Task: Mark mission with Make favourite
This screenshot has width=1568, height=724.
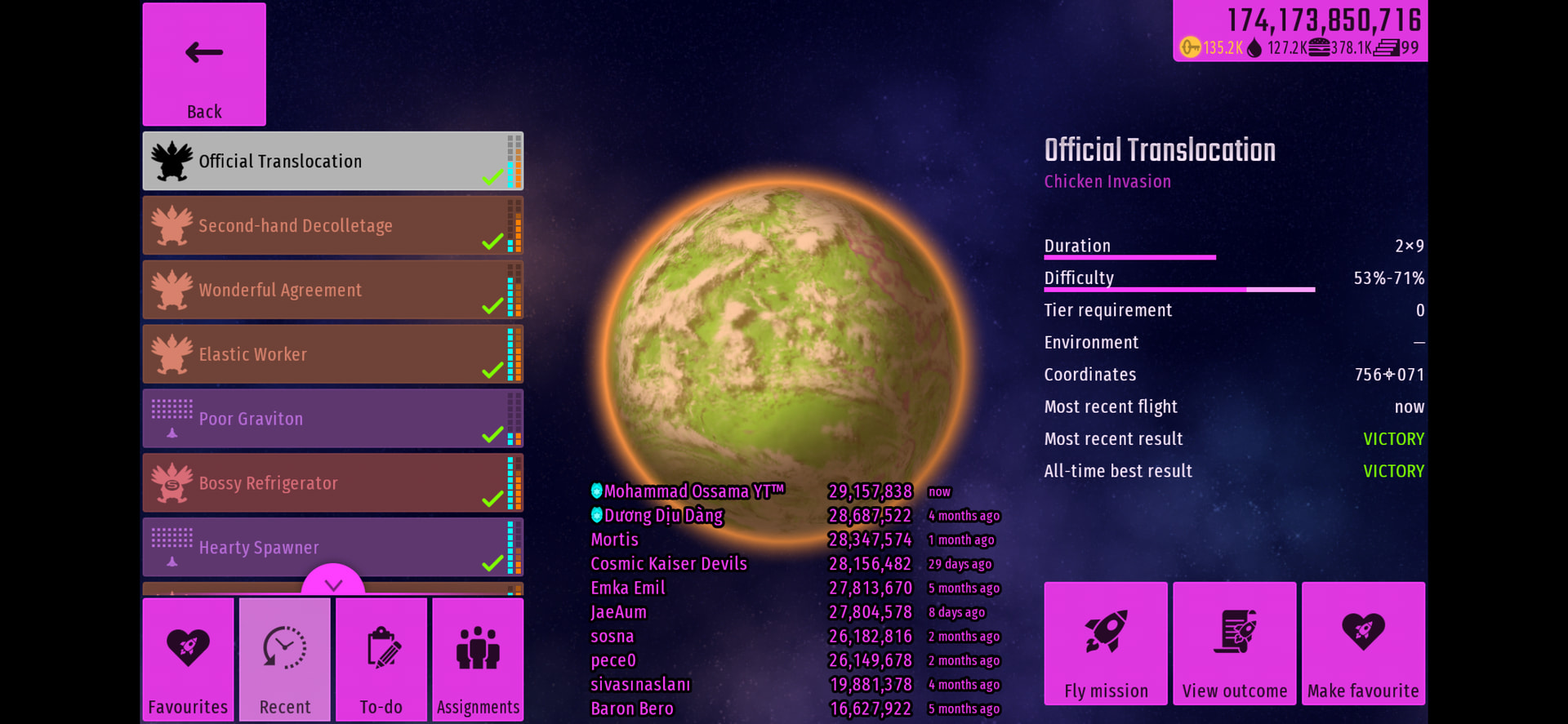Action: 1363,643
